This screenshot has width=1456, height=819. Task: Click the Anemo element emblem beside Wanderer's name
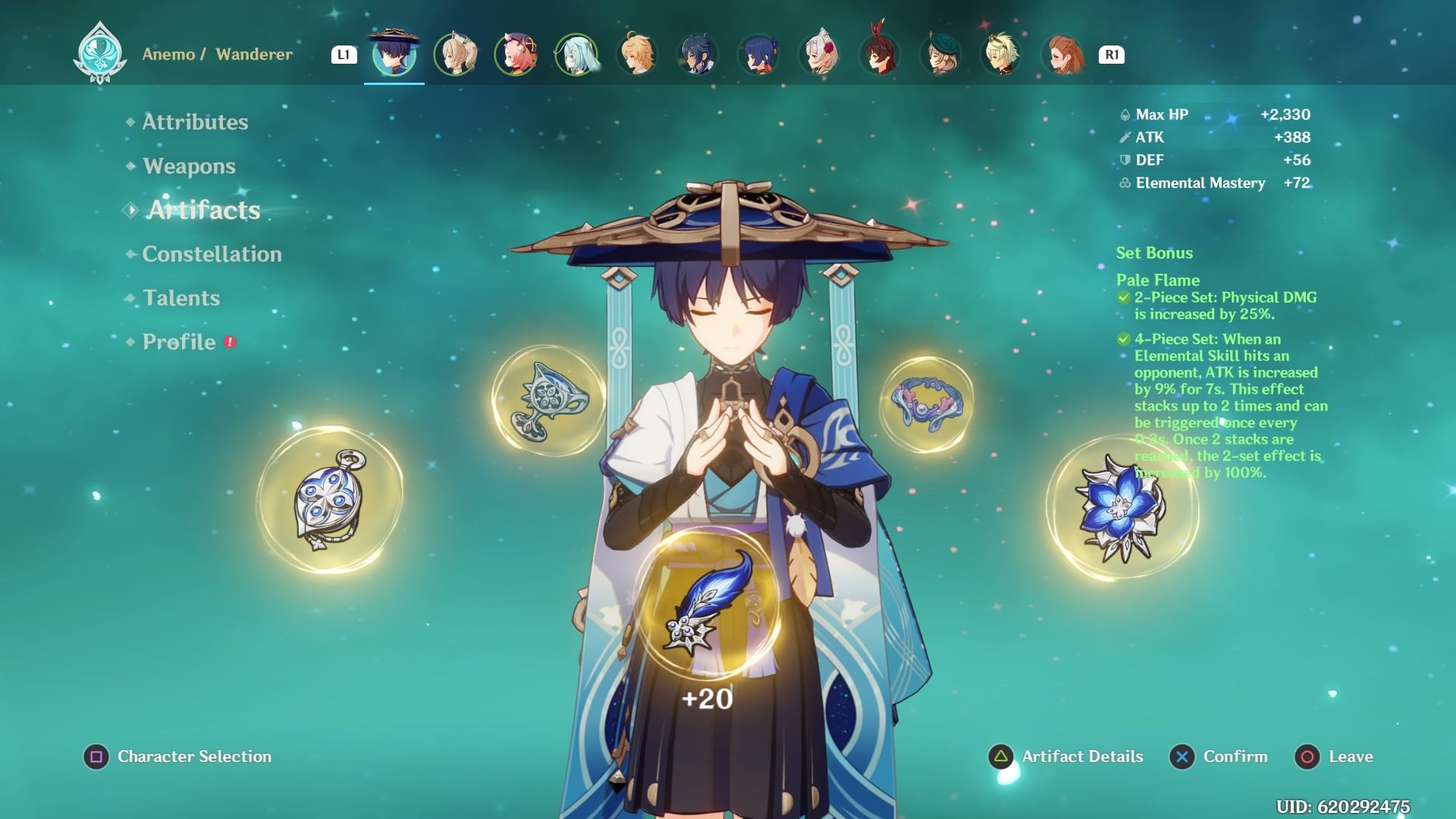tap(99, 54)
